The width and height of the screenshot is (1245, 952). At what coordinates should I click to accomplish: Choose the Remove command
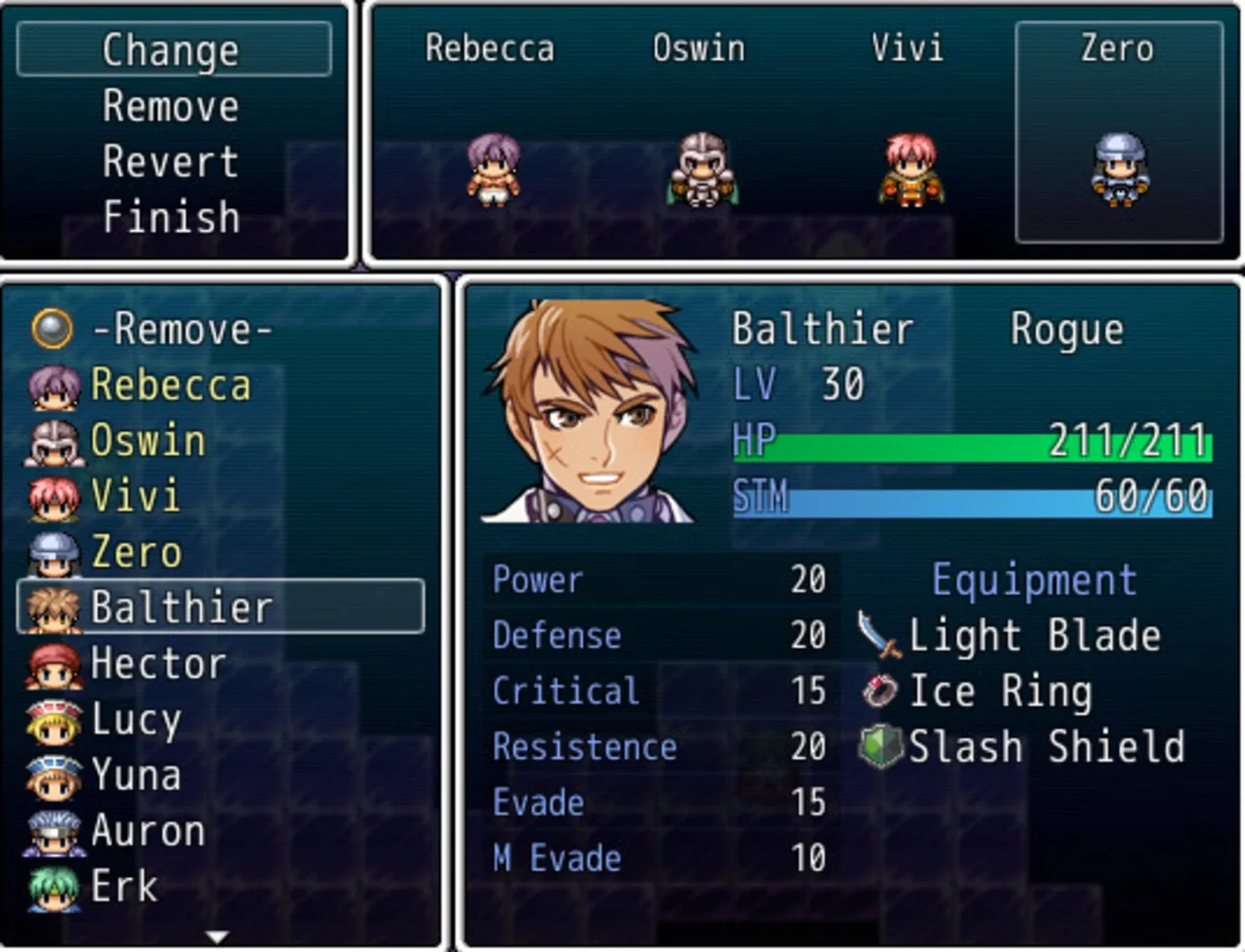(171, 107)
